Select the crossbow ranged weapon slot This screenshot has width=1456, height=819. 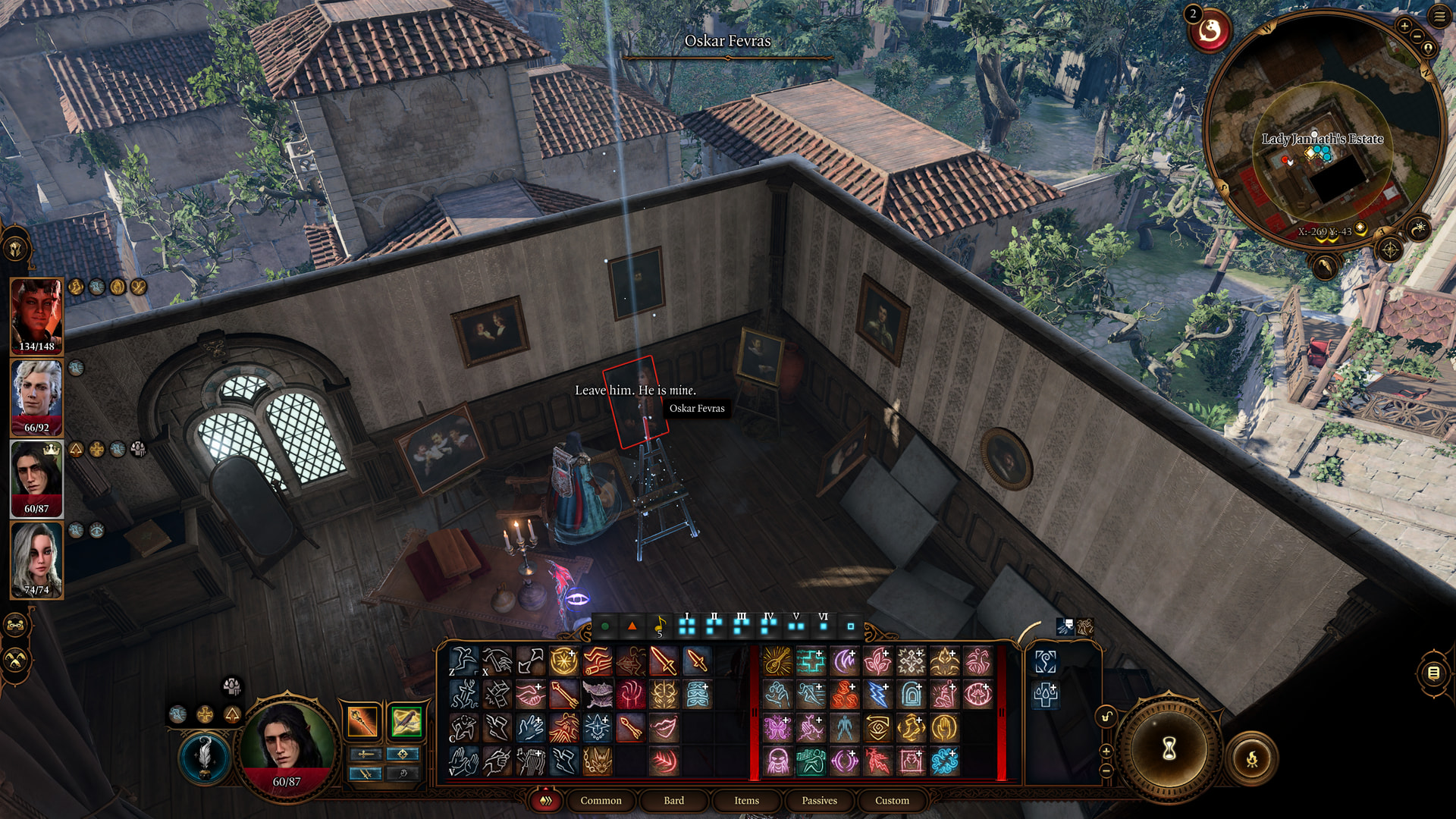[406, 722]
